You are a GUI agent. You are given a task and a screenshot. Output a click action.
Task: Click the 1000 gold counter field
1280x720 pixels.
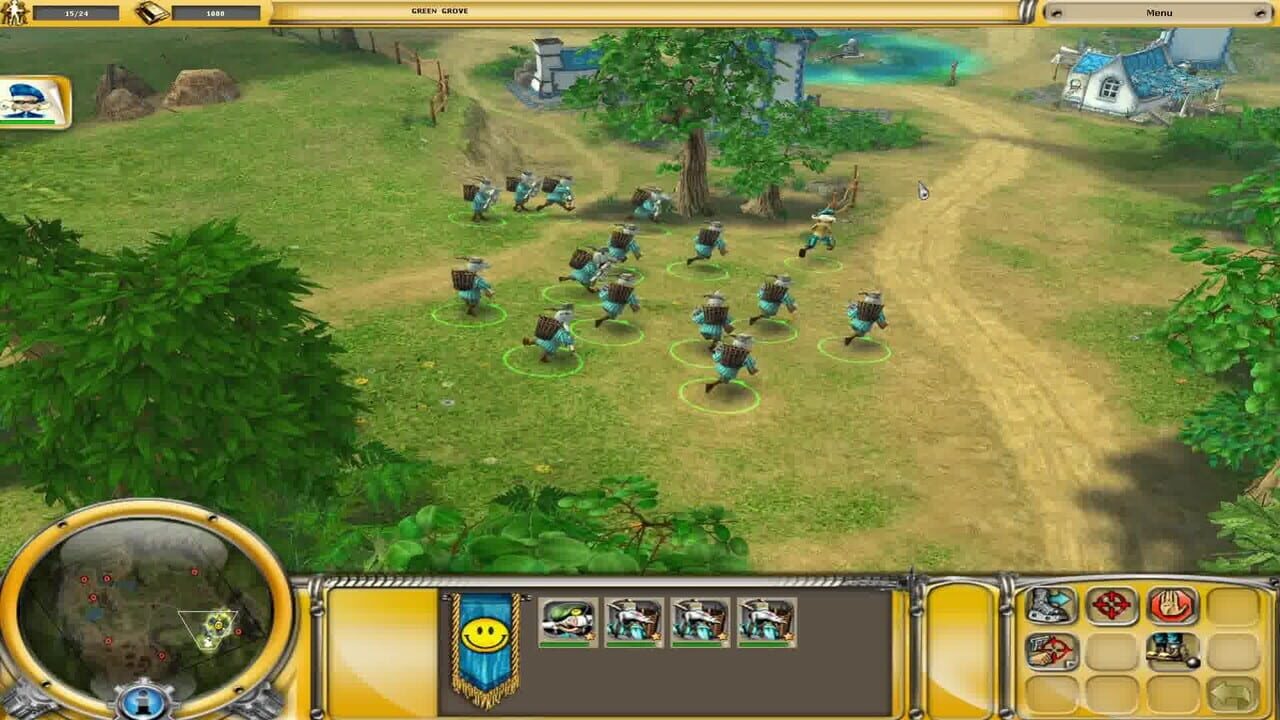(x=215, y=12)
